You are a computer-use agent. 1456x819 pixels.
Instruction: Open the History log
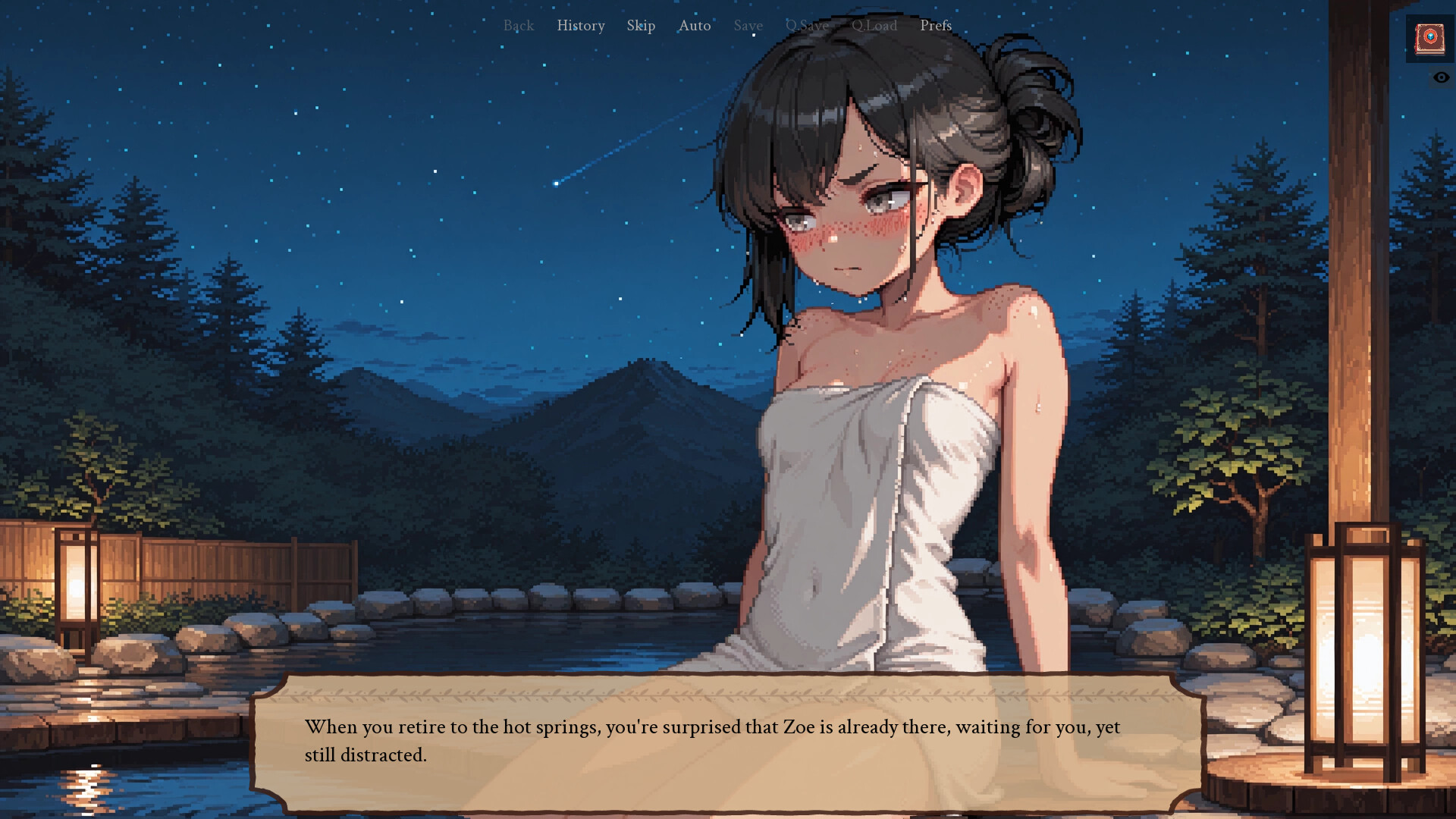pos(581,26)
